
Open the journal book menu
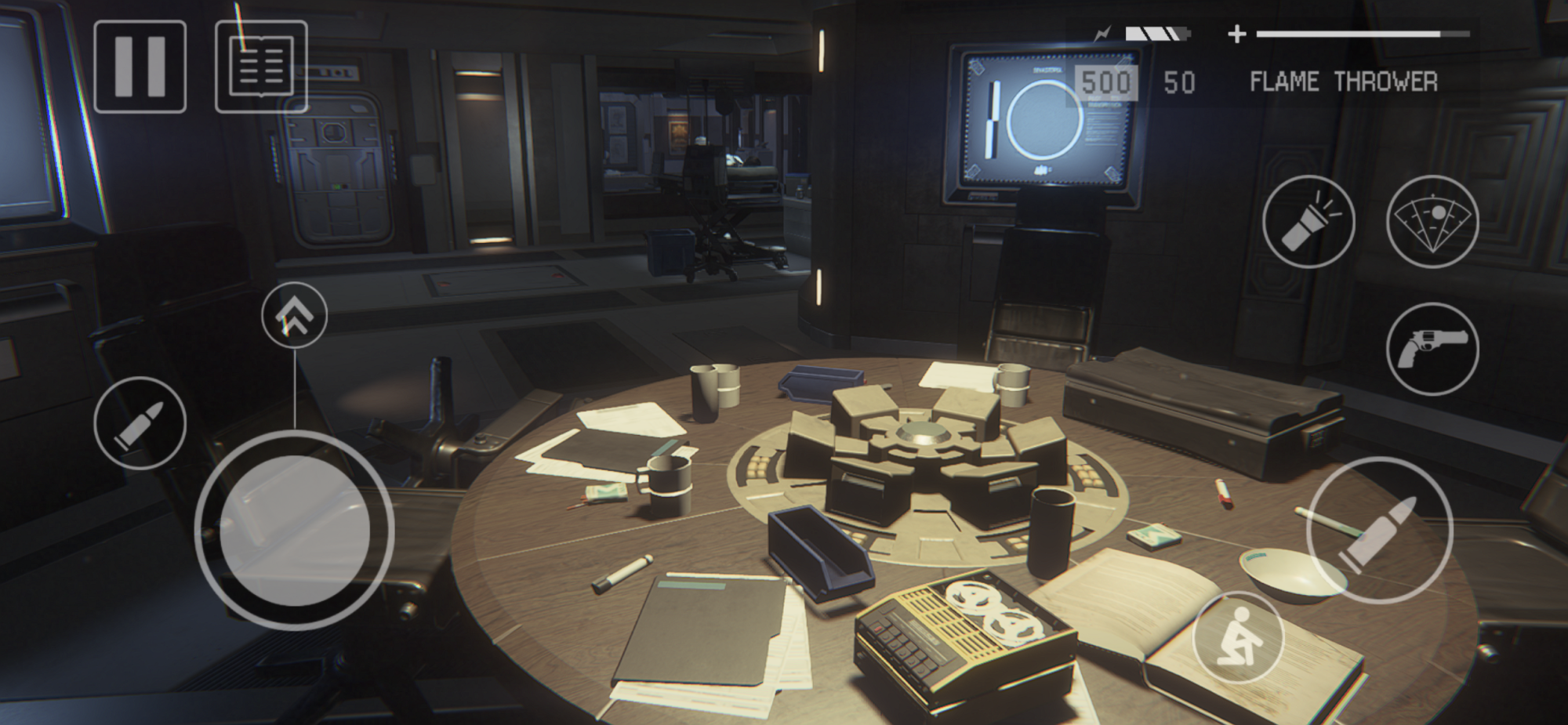click(261, 67)
